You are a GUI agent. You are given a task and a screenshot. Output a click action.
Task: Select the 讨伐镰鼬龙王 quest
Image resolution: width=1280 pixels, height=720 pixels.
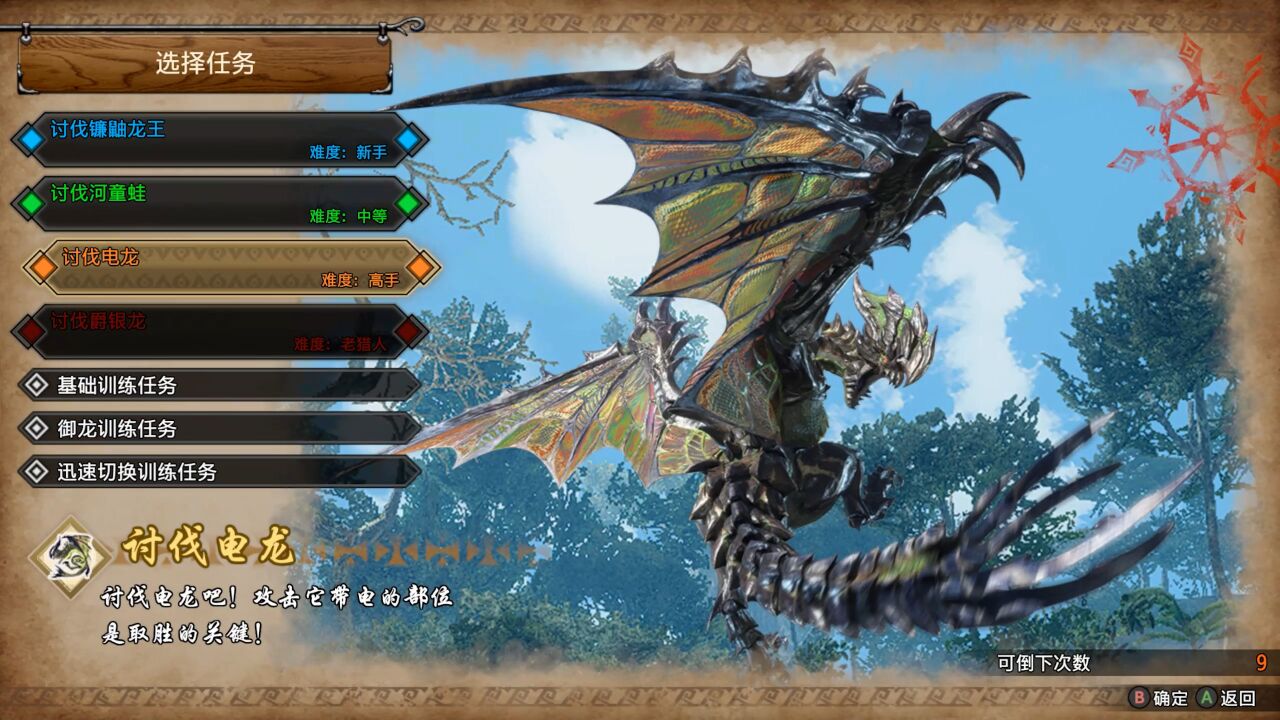click(x=220, y=139)
